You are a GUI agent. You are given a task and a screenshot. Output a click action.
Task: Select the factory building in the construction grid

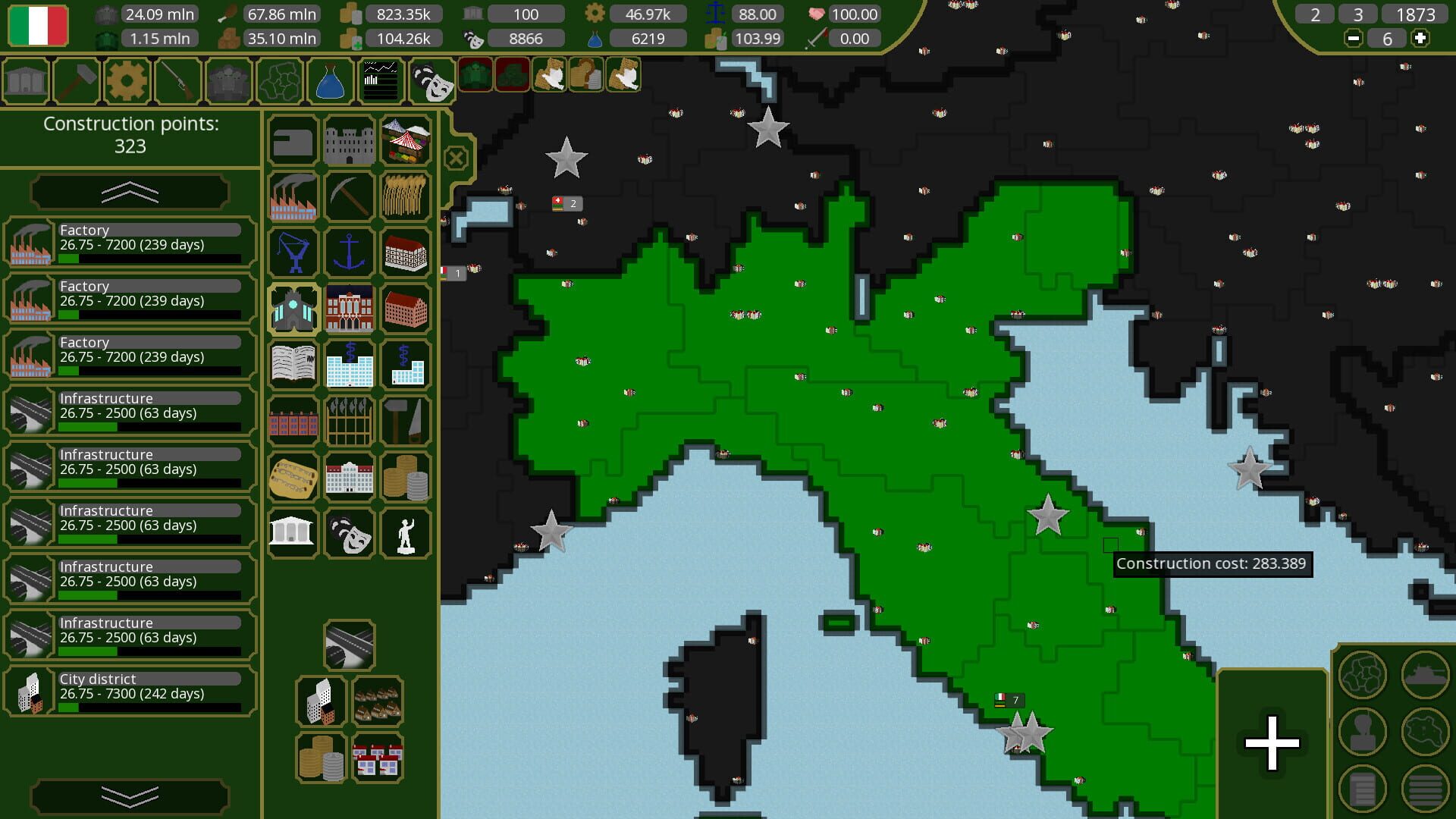293,196
